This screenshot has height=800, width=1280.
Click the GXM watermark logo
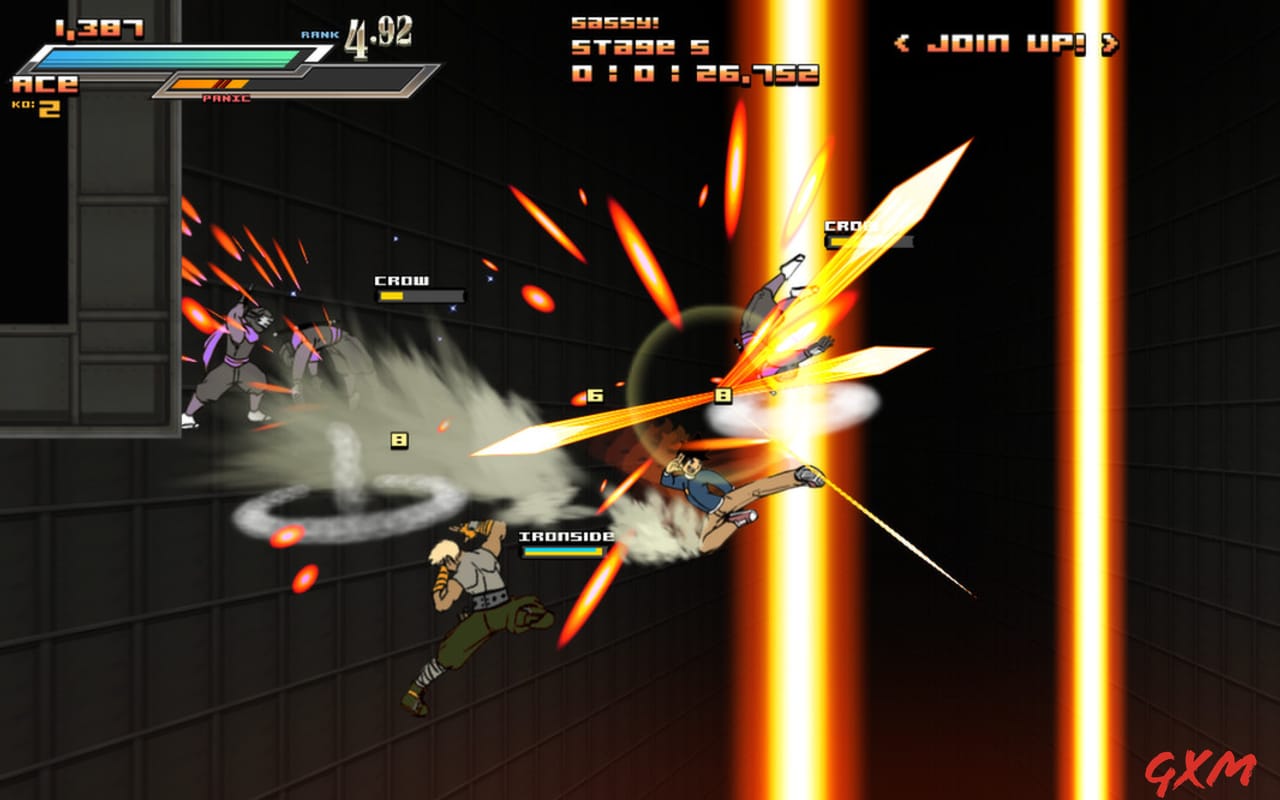[x=1199, y=770]
